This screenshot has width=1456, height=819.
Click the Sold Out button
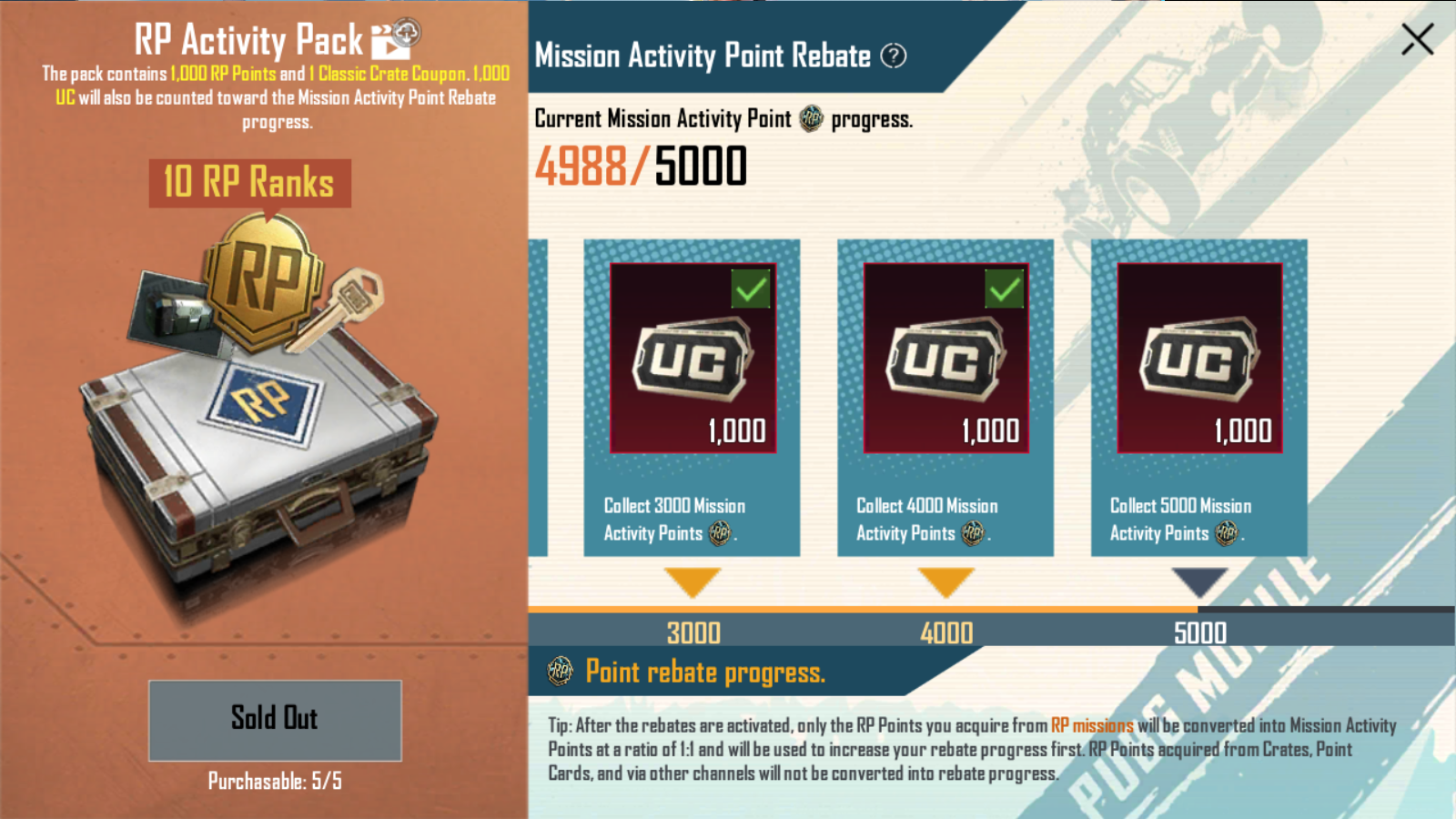point(273,720)
